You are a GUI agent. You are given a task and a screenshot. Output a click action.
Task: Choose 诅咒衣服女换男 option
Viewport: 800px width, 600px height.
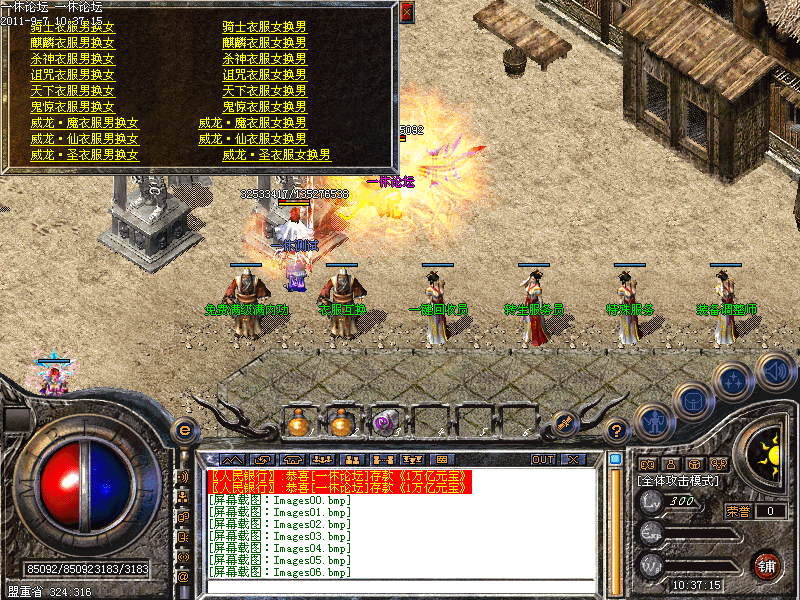click(264, 75)
